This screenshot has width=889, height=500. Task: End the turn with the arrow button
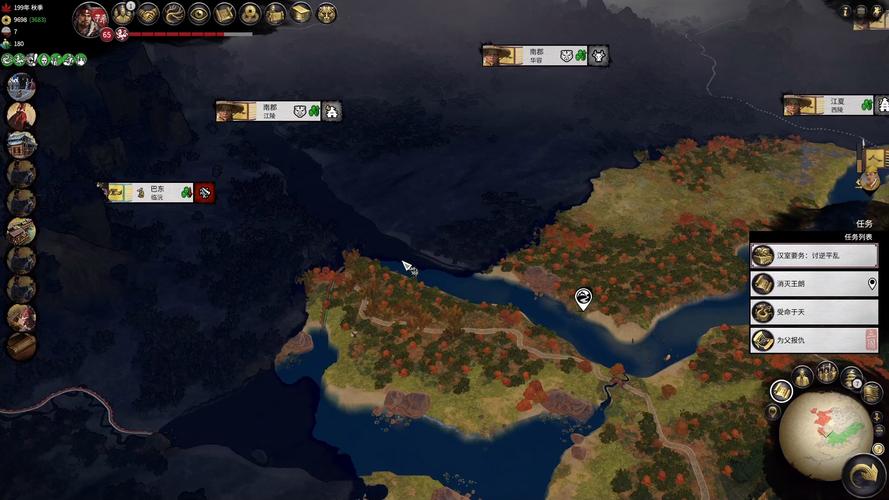[861, 473]
